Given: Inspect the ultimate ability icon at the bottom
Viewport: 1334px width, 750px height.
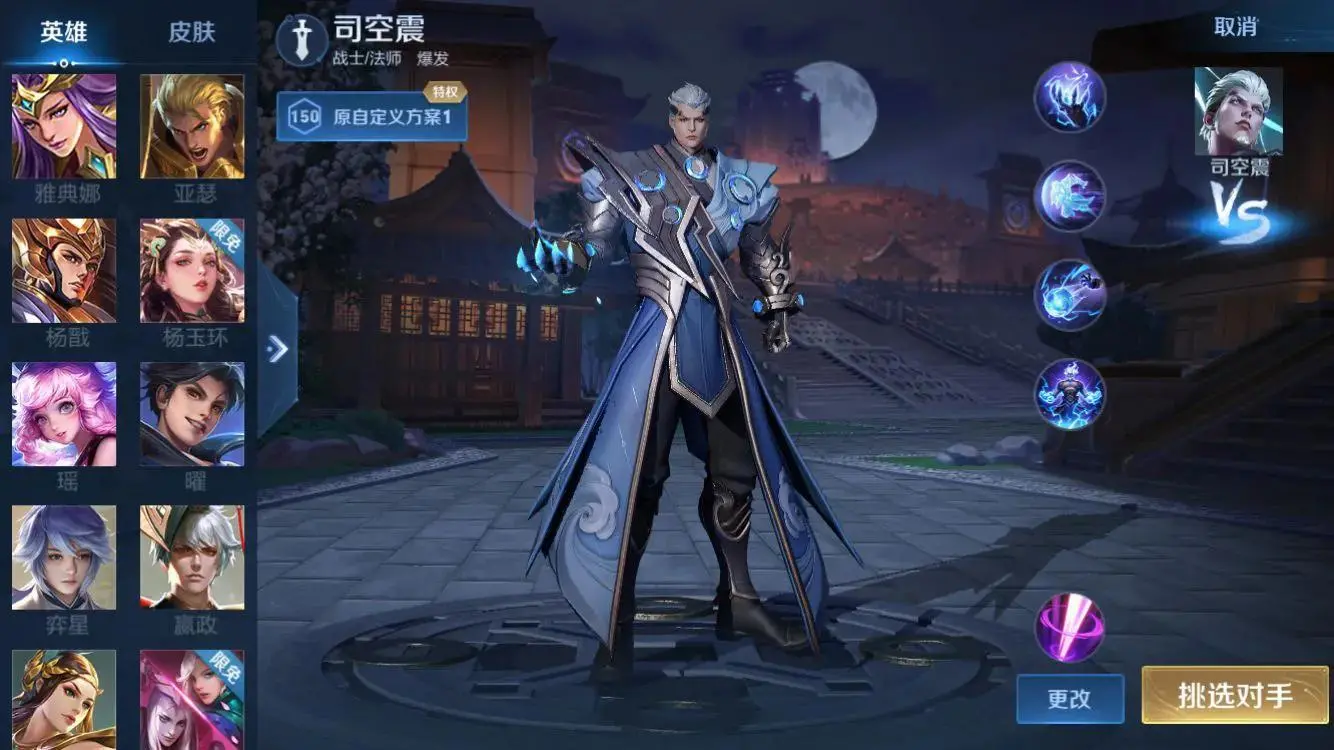Looking at the screenshot, I should [x=1069, y=395].
